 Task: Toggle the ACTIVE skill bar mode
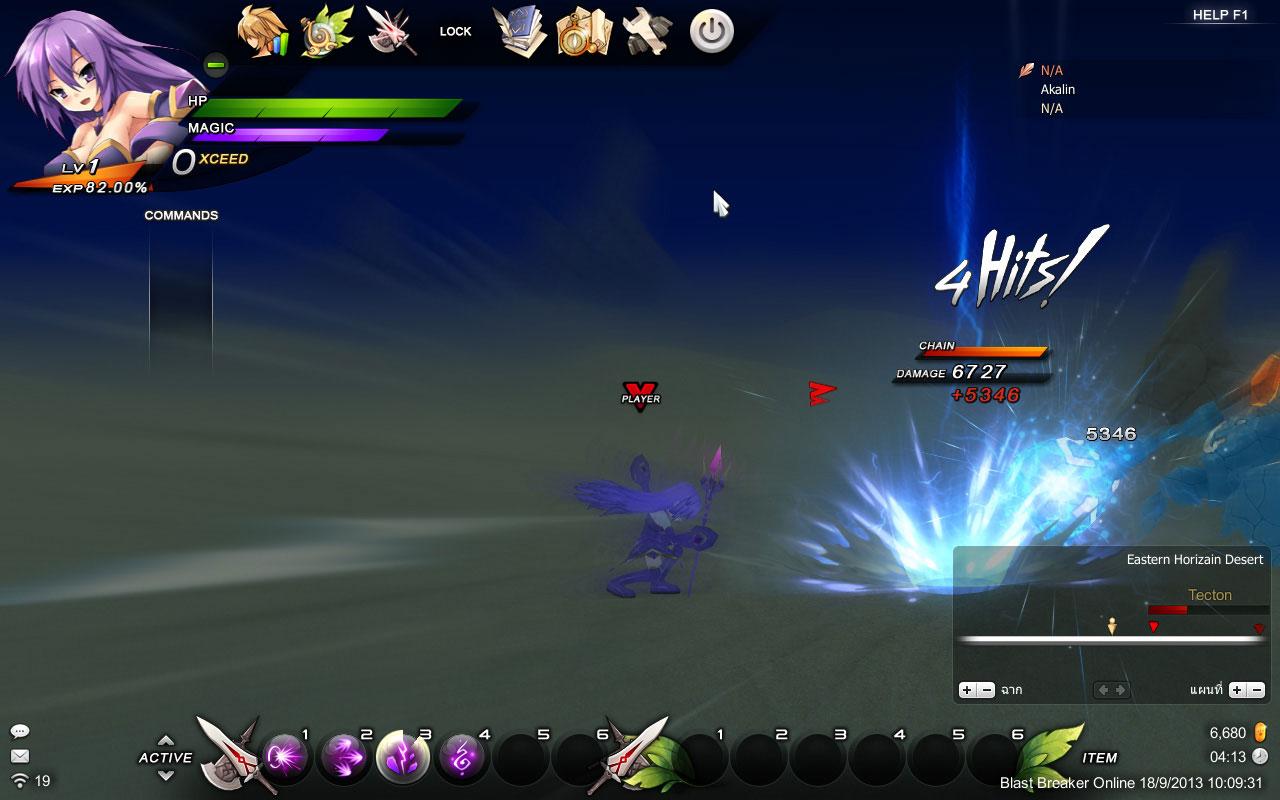pos(166,757)
